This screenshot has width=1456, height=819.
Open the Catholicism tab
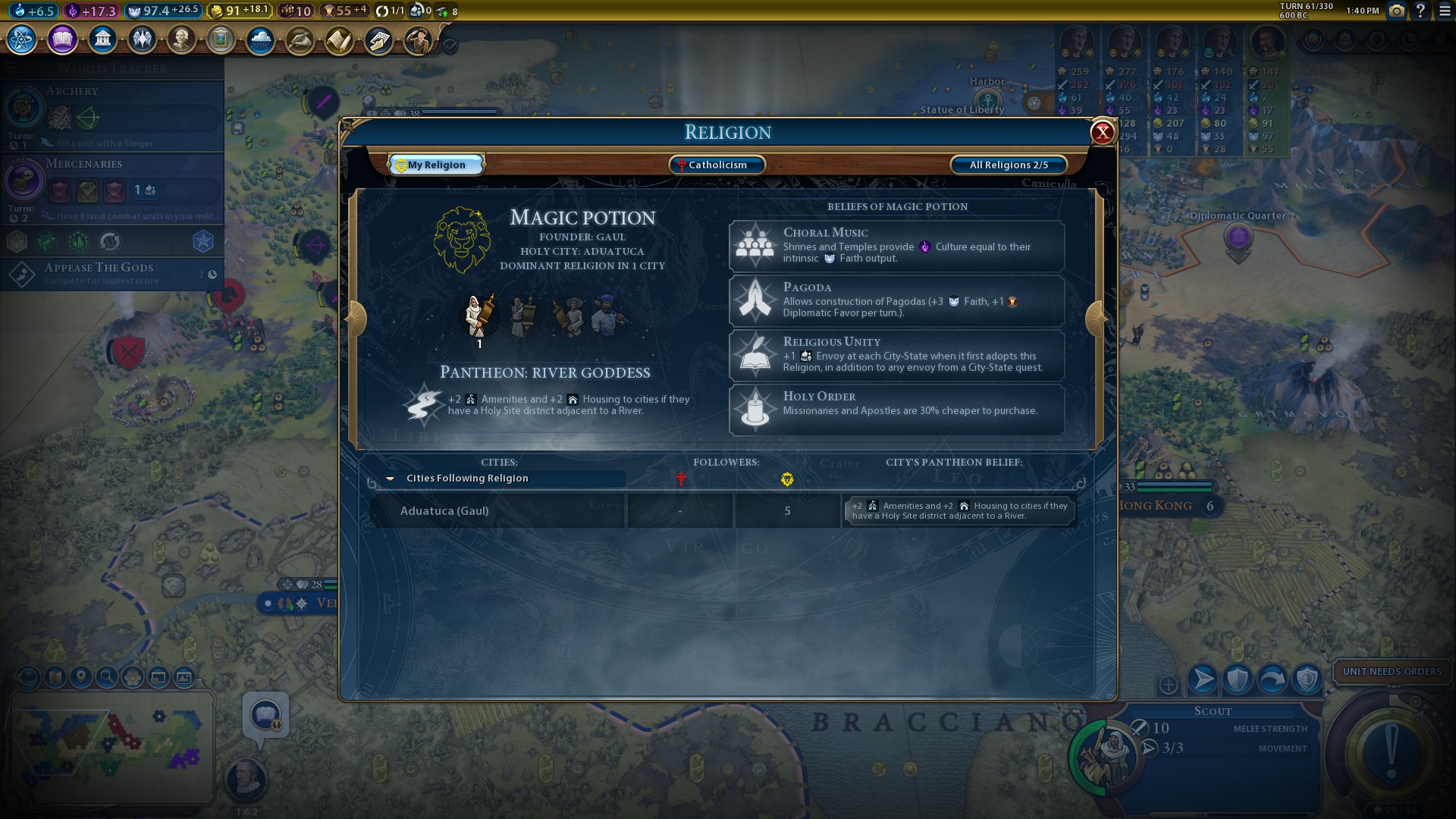(717, 165)
